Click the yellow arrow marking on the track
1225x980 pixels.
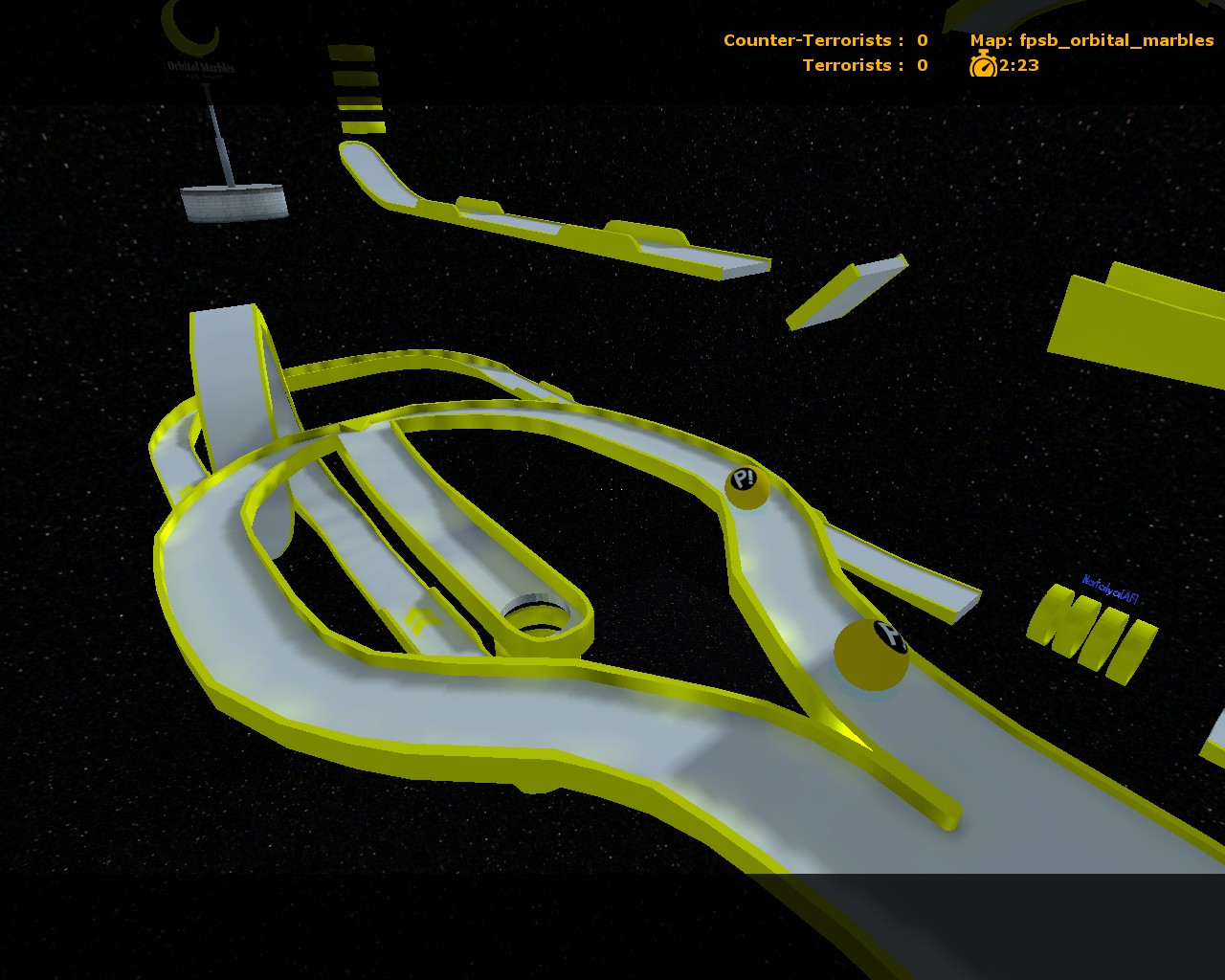click(x=421, y=620)
